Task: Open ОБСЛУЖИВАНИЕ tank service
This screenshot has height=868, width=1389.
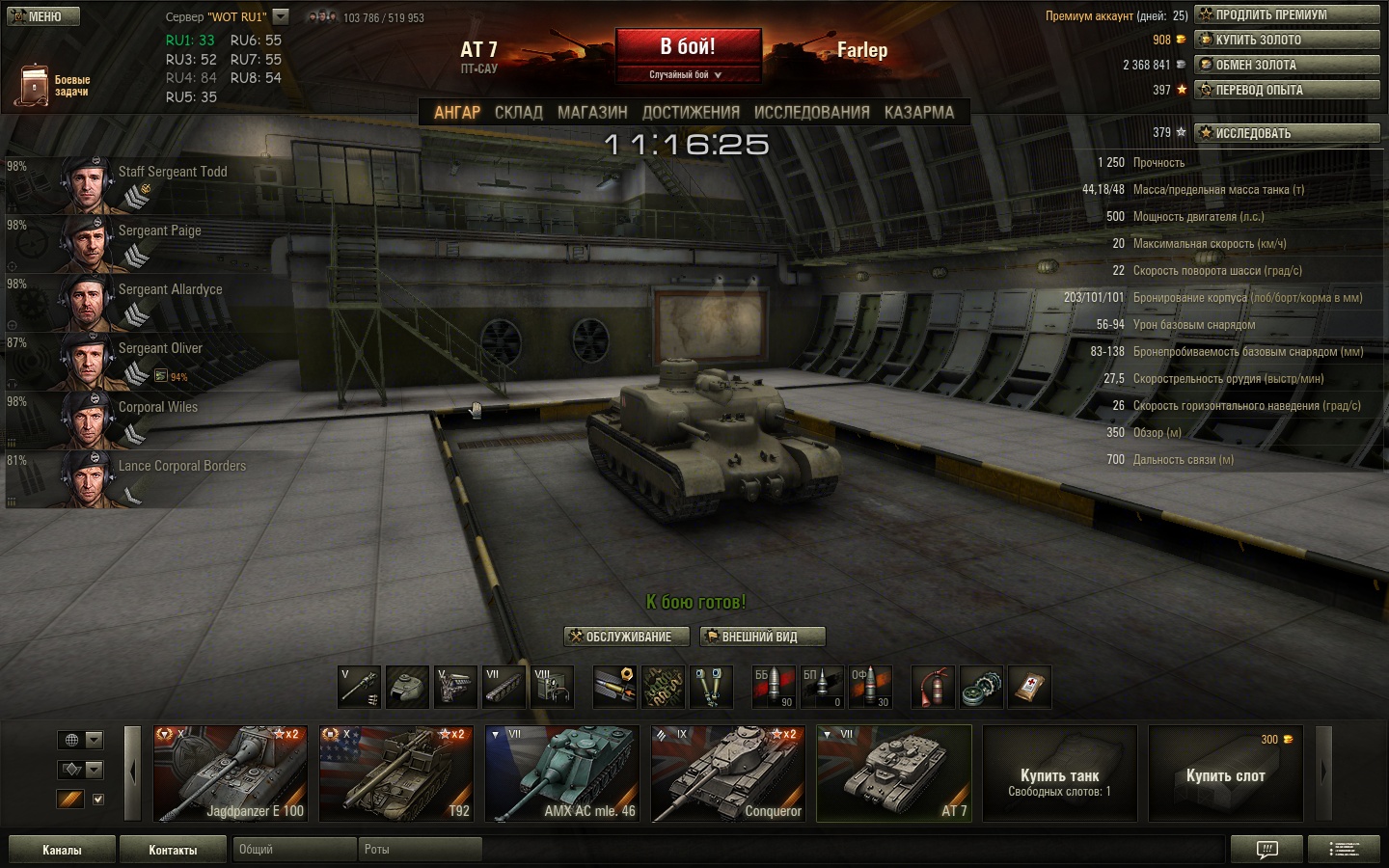Action: click(x=626, y=637)
